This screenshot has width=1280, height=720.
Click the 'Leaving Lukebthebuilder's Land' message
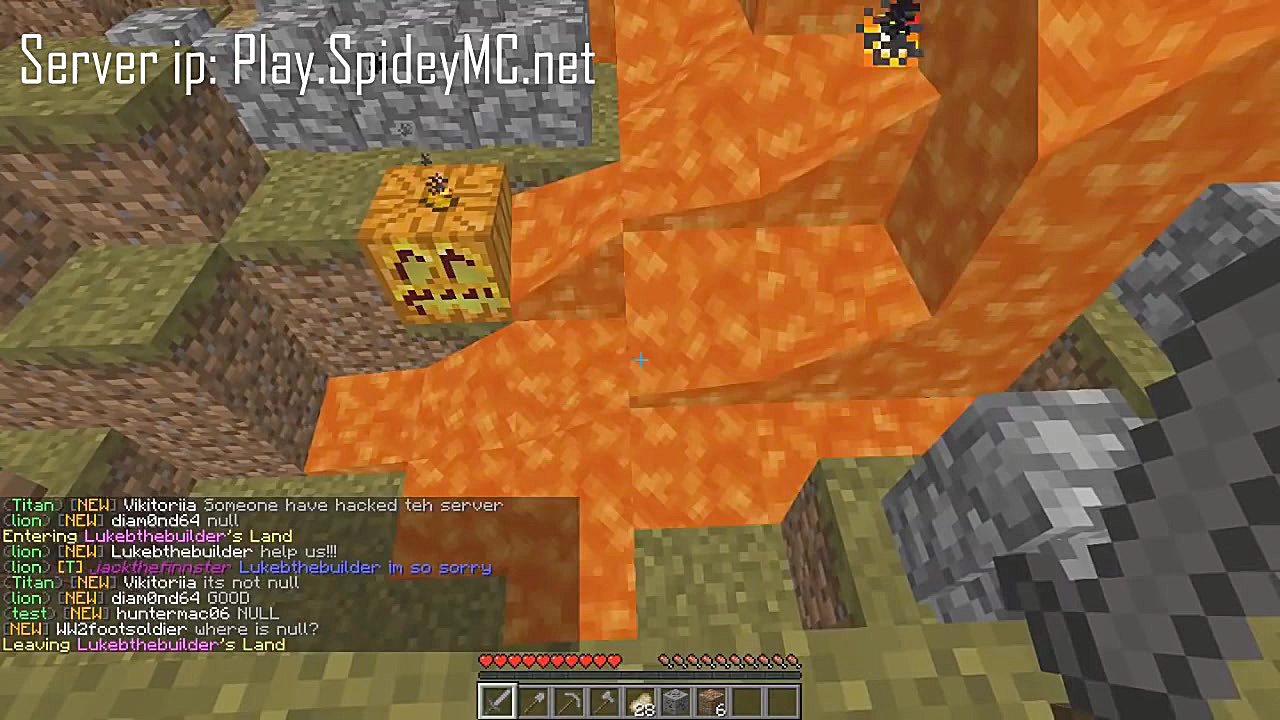[143, 644]
